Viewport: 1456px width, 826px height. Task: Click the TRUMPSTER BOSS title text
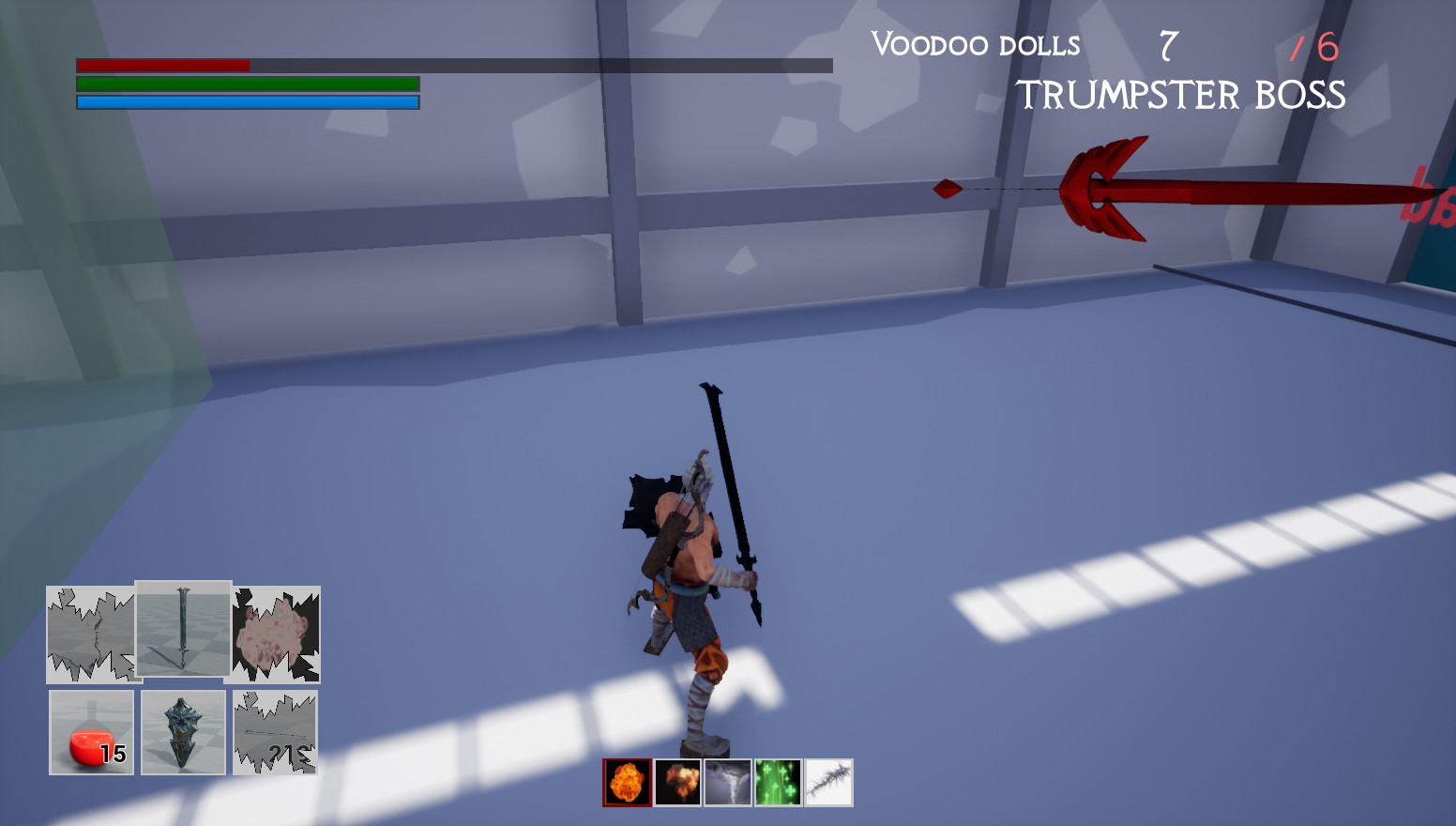(x=1181, y=95)
